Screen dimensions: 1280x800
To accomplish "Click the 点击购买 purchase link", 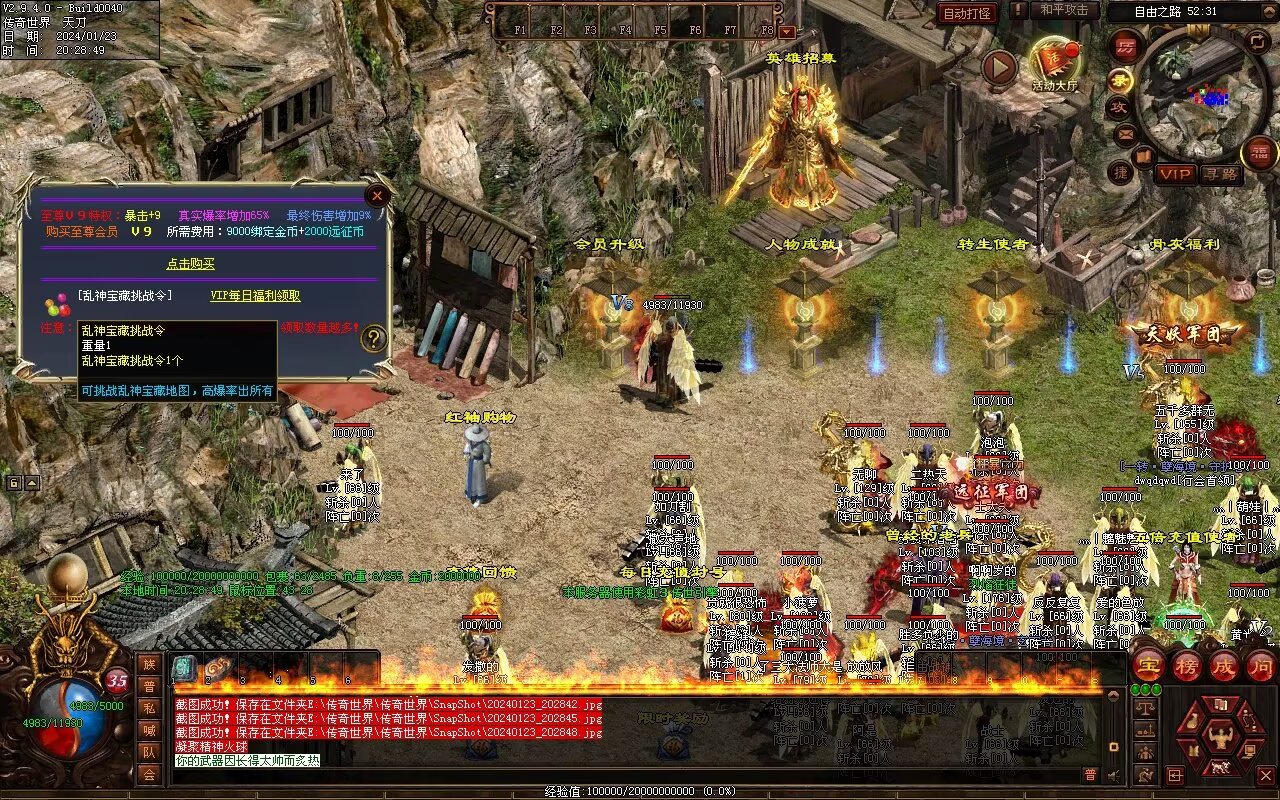I will [x=190, y=264].
